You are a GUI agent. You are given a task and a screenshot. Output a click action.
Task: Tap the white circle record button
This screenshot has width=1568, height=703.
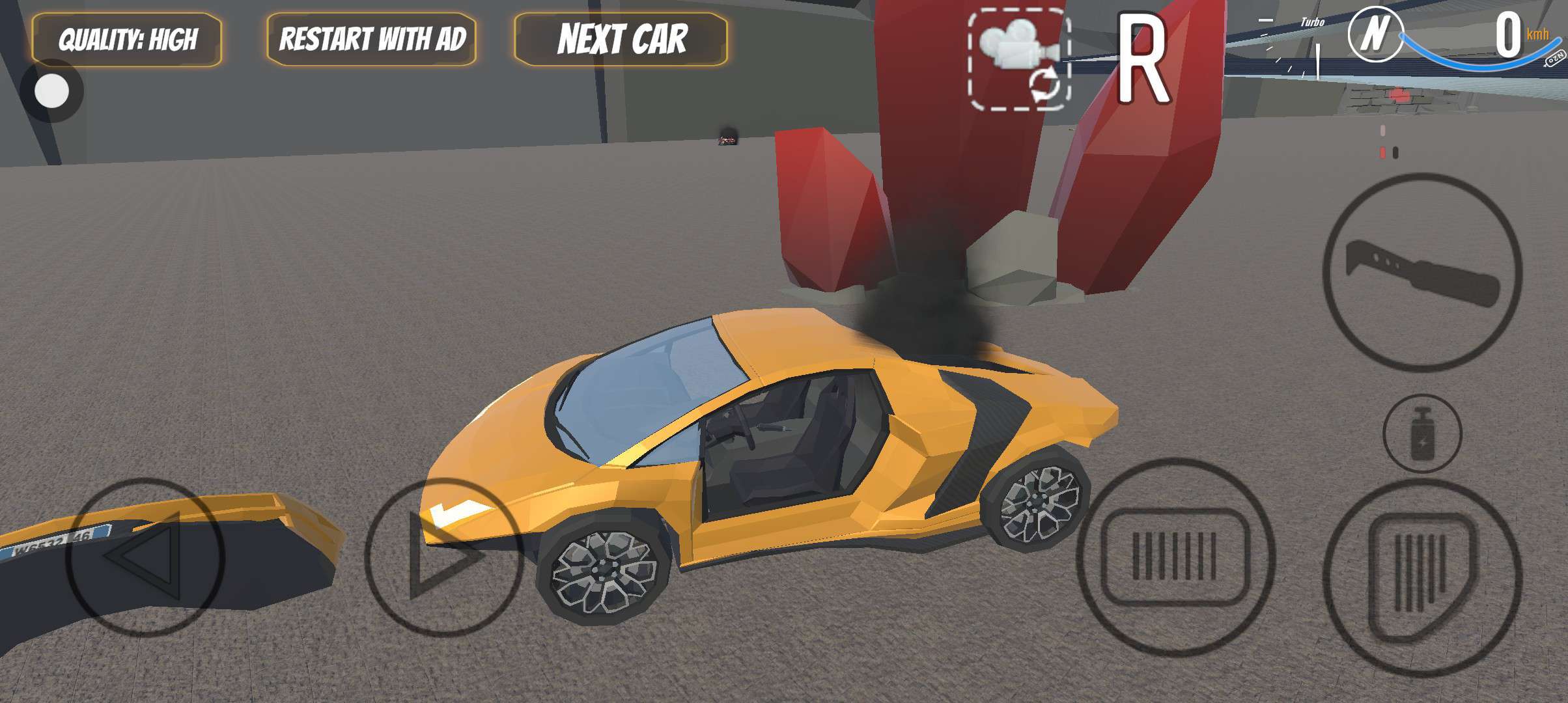(51, 90)
